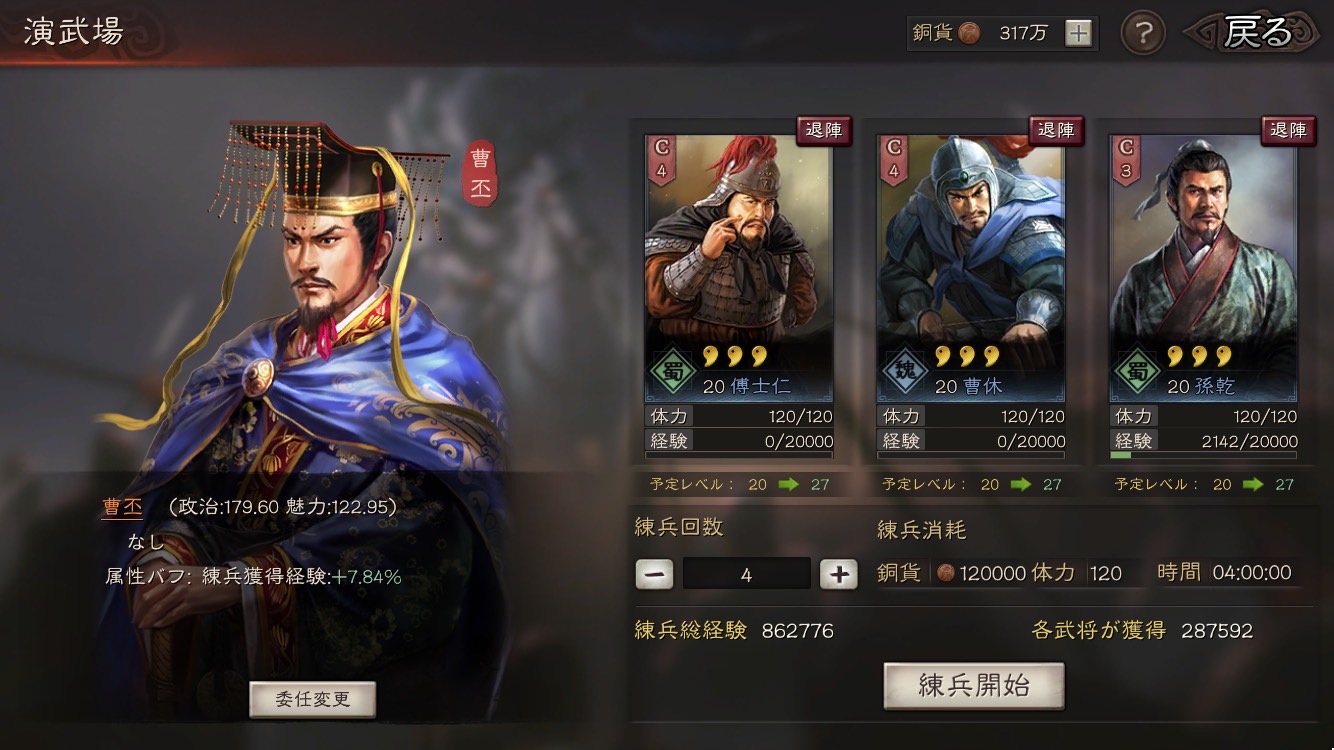This screenshot has width=1334, height=750.
Task: Open 委任変更 to change the delegated officer
Action: [x=311, y=699]
